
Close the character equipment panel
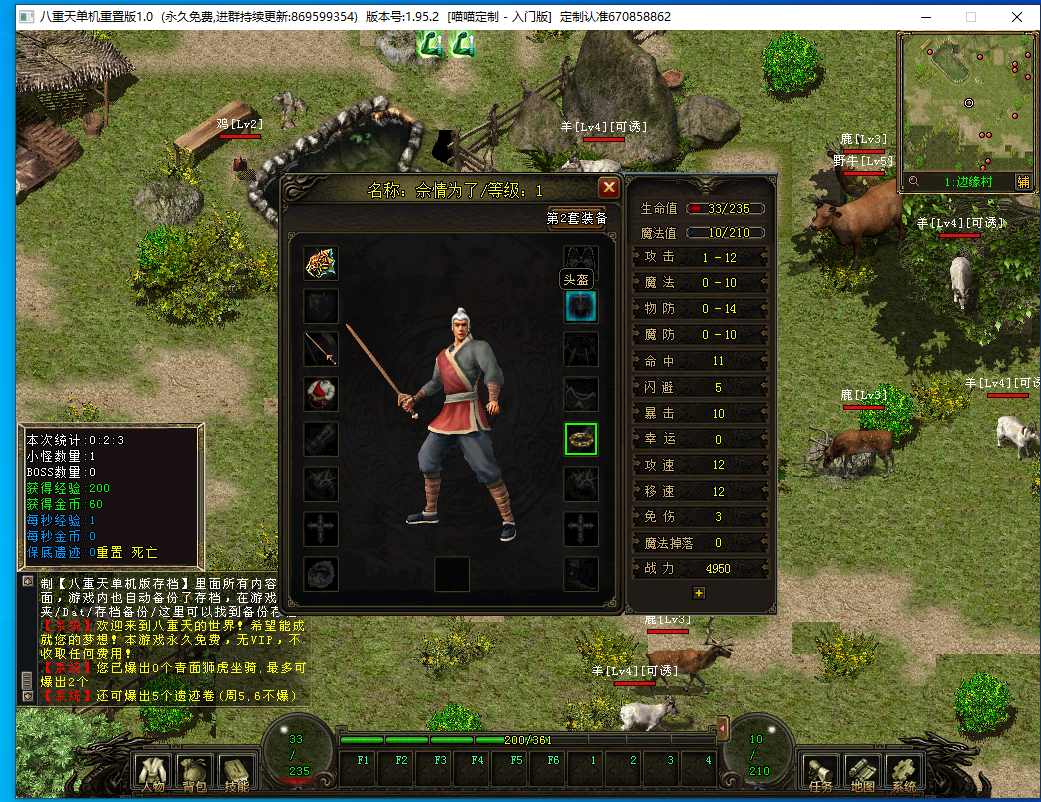pos(608,188)
